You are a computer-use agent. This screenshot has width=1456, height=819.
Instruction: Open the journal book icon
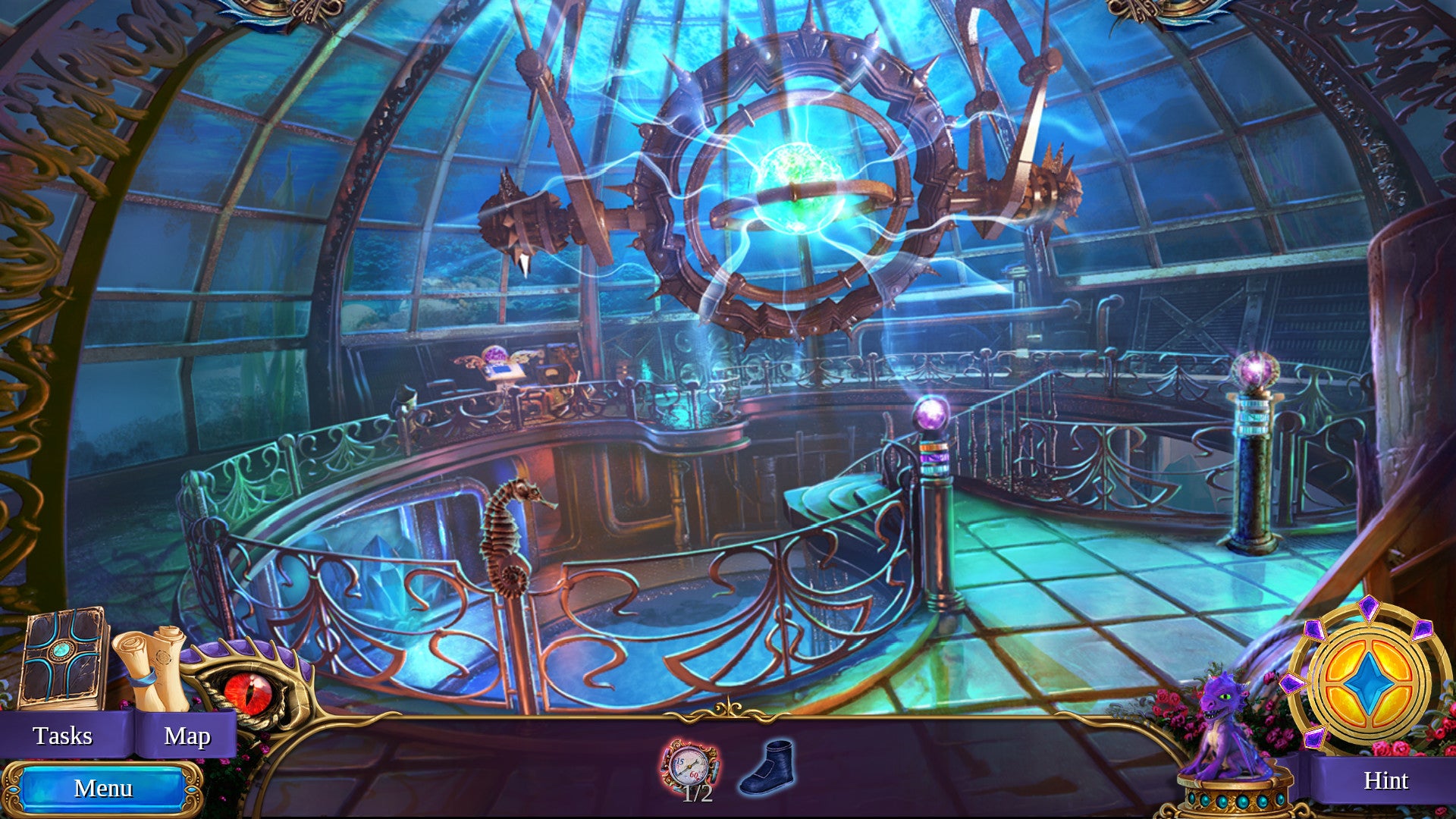click(x=64, y=658)
